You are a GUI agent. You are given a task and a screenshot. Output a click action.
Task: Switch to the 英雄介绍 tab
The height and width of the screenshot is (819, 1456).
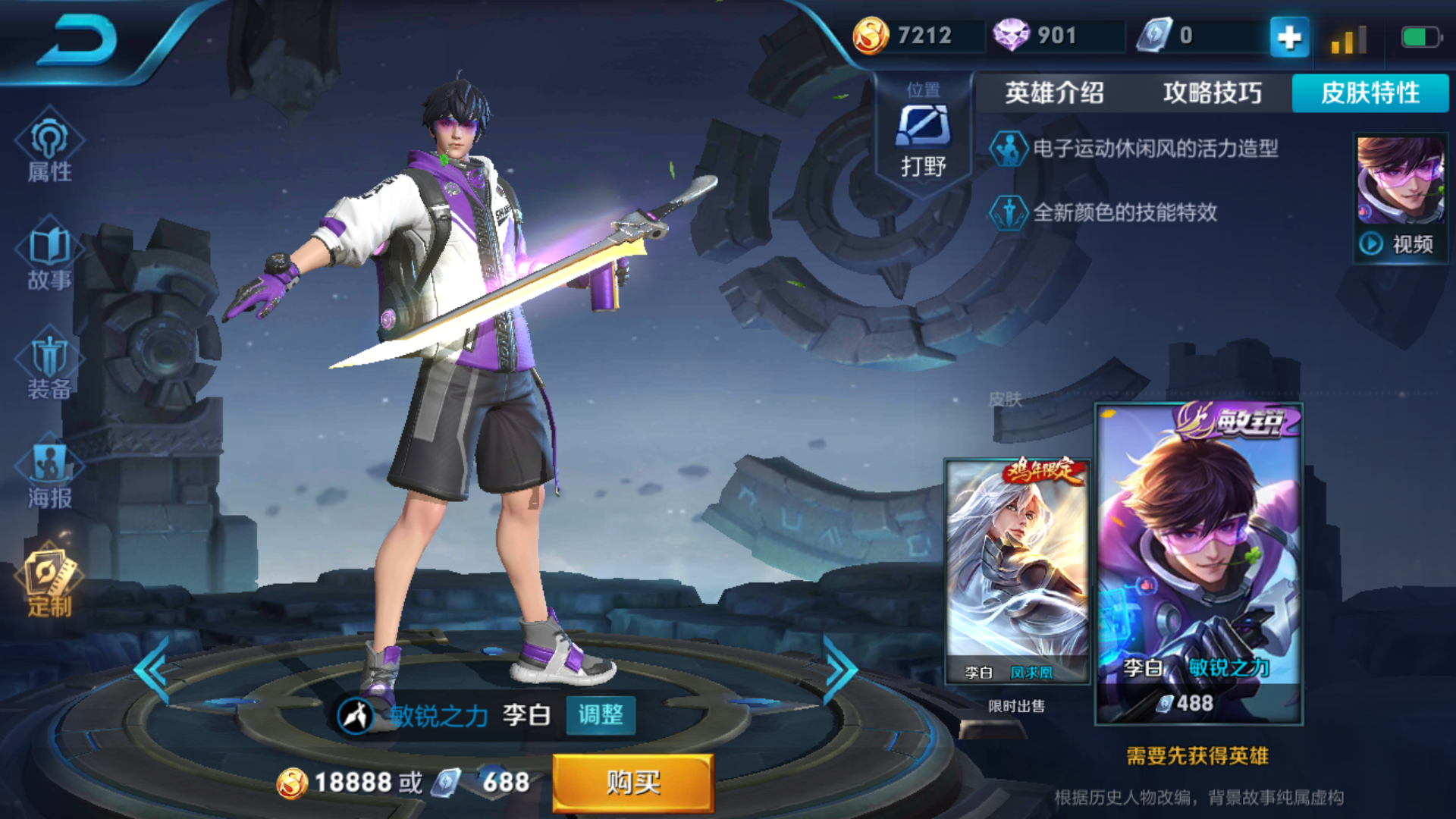(x=1054, y=94)
